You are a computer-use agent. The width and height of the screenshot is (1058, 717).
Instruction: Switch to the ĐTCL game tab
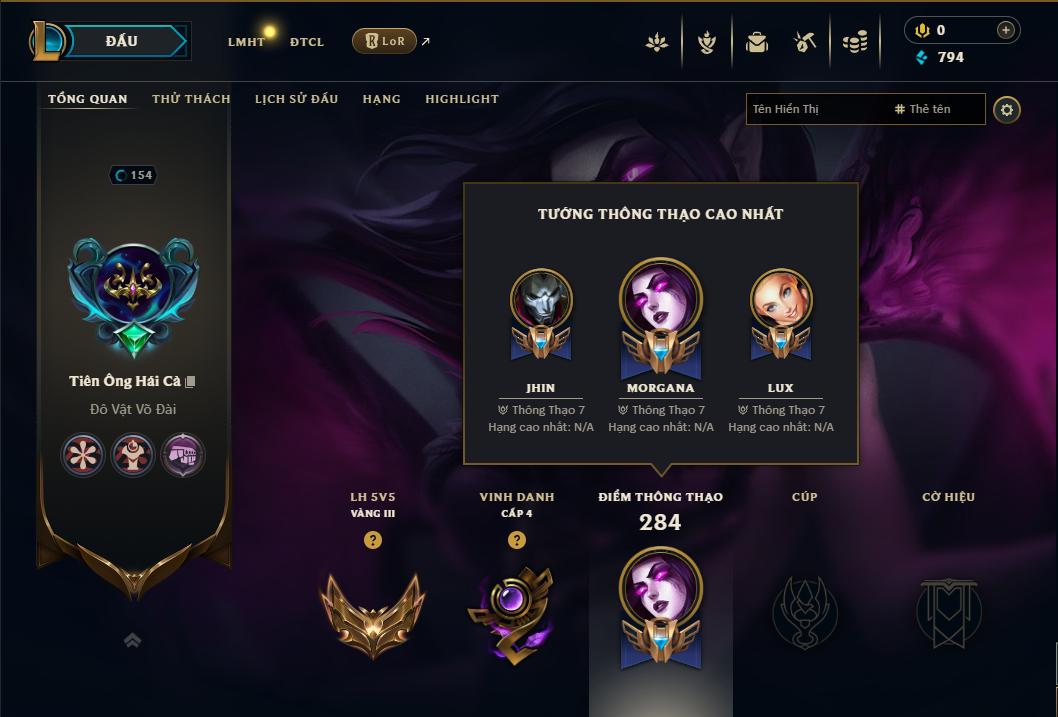[307, 42]
